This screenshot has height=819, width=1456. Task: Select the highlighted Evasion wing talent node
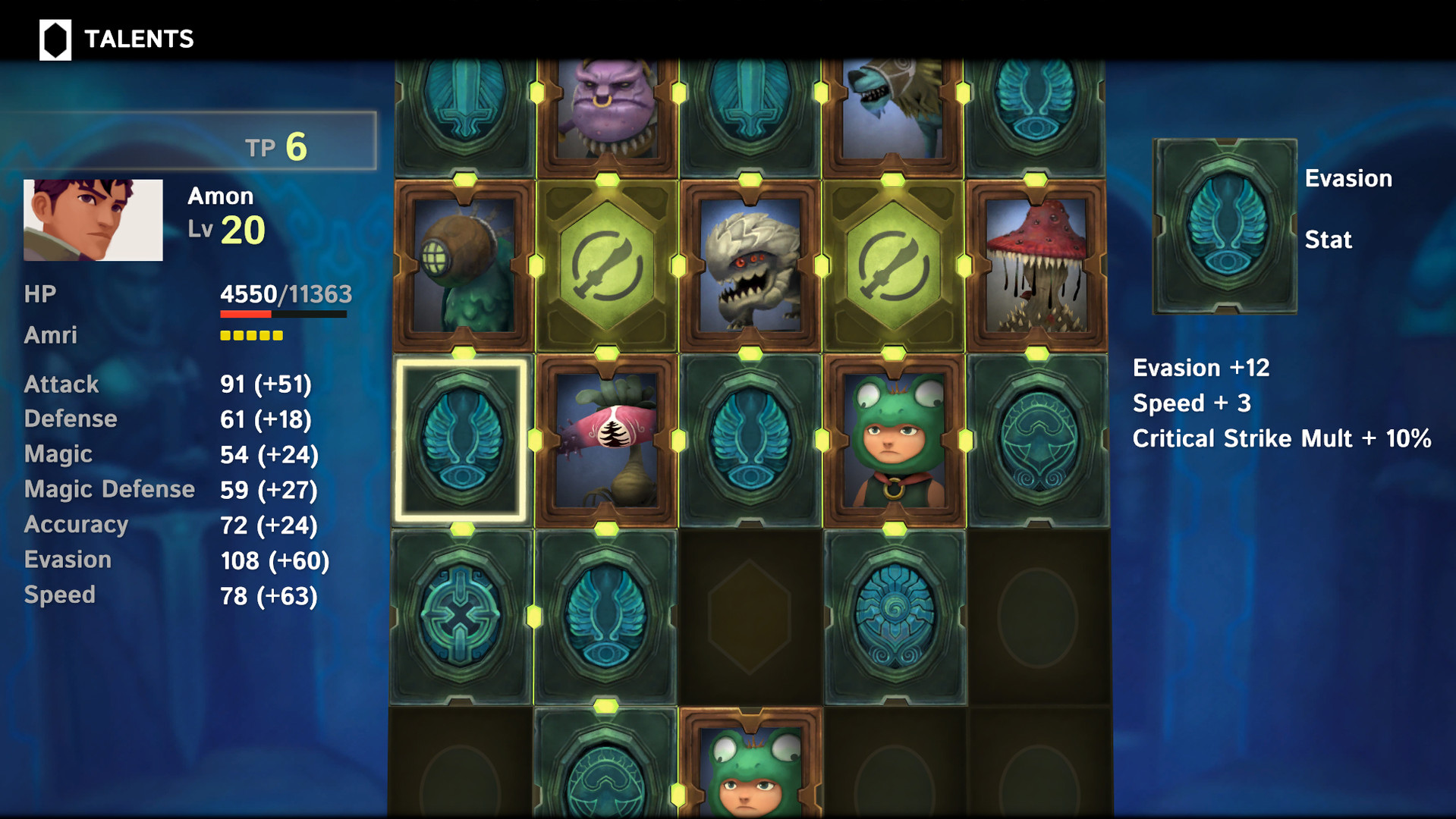tap(461, 440)
